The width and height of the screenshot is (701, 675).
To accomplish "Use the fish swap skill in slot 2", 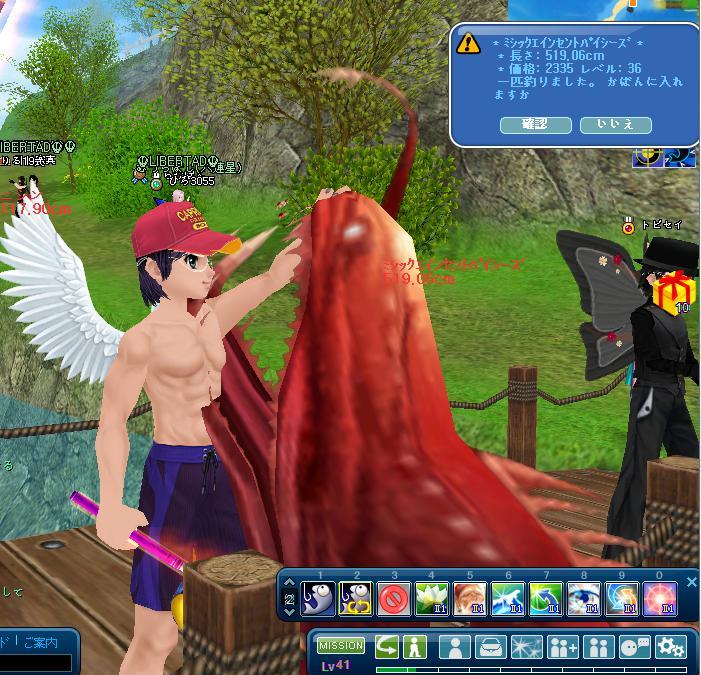I will 356,598.
